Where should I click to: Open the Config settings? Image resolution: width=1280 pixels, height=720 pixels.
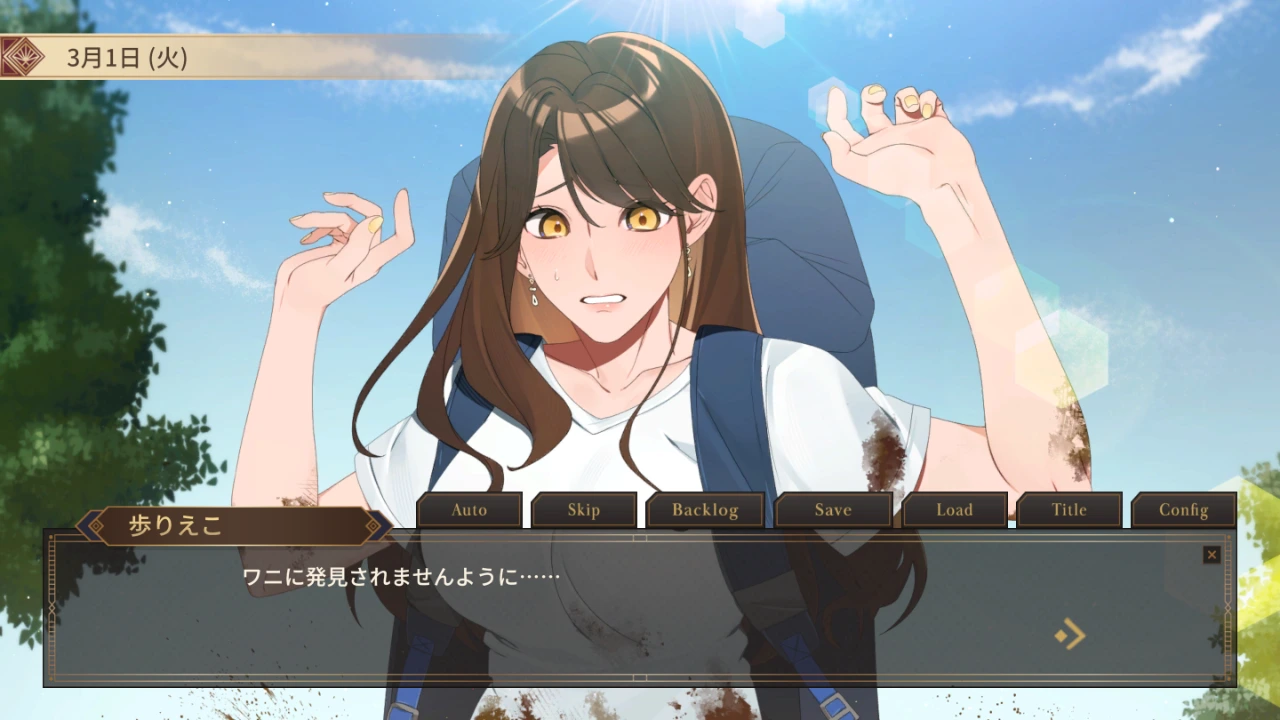pos(1183,510)
